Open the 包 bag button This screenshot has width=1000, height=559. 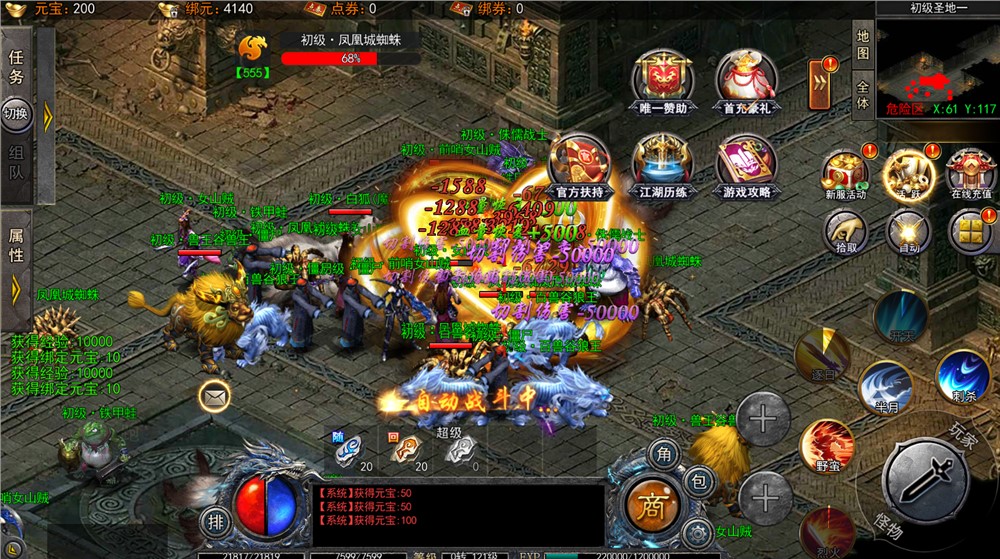pos(700,482)
